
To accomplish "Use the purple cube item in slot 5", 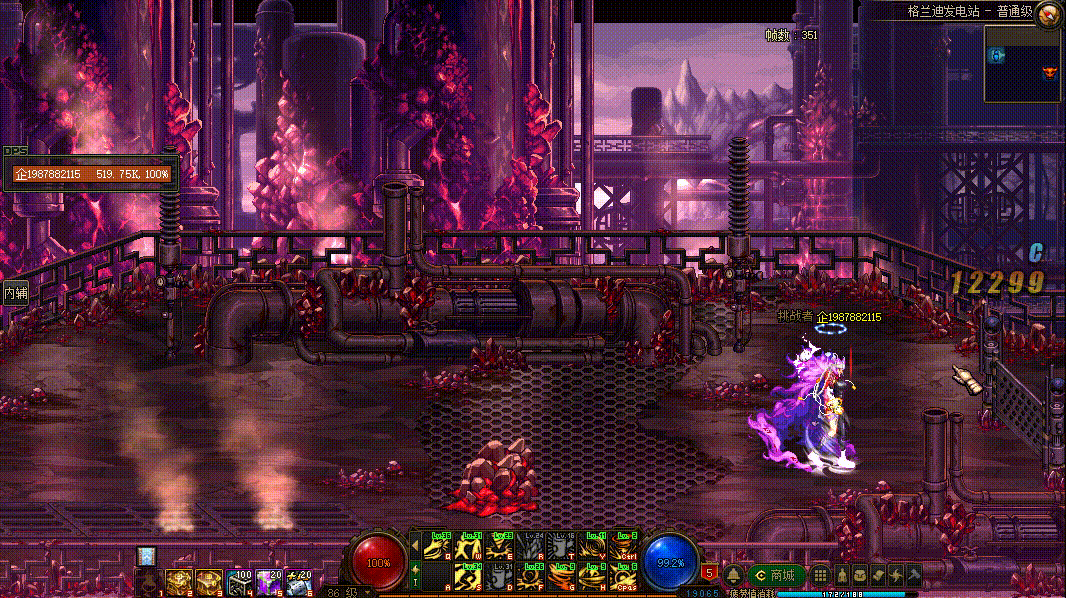I will pyautogui.click(x=267, y=581).
